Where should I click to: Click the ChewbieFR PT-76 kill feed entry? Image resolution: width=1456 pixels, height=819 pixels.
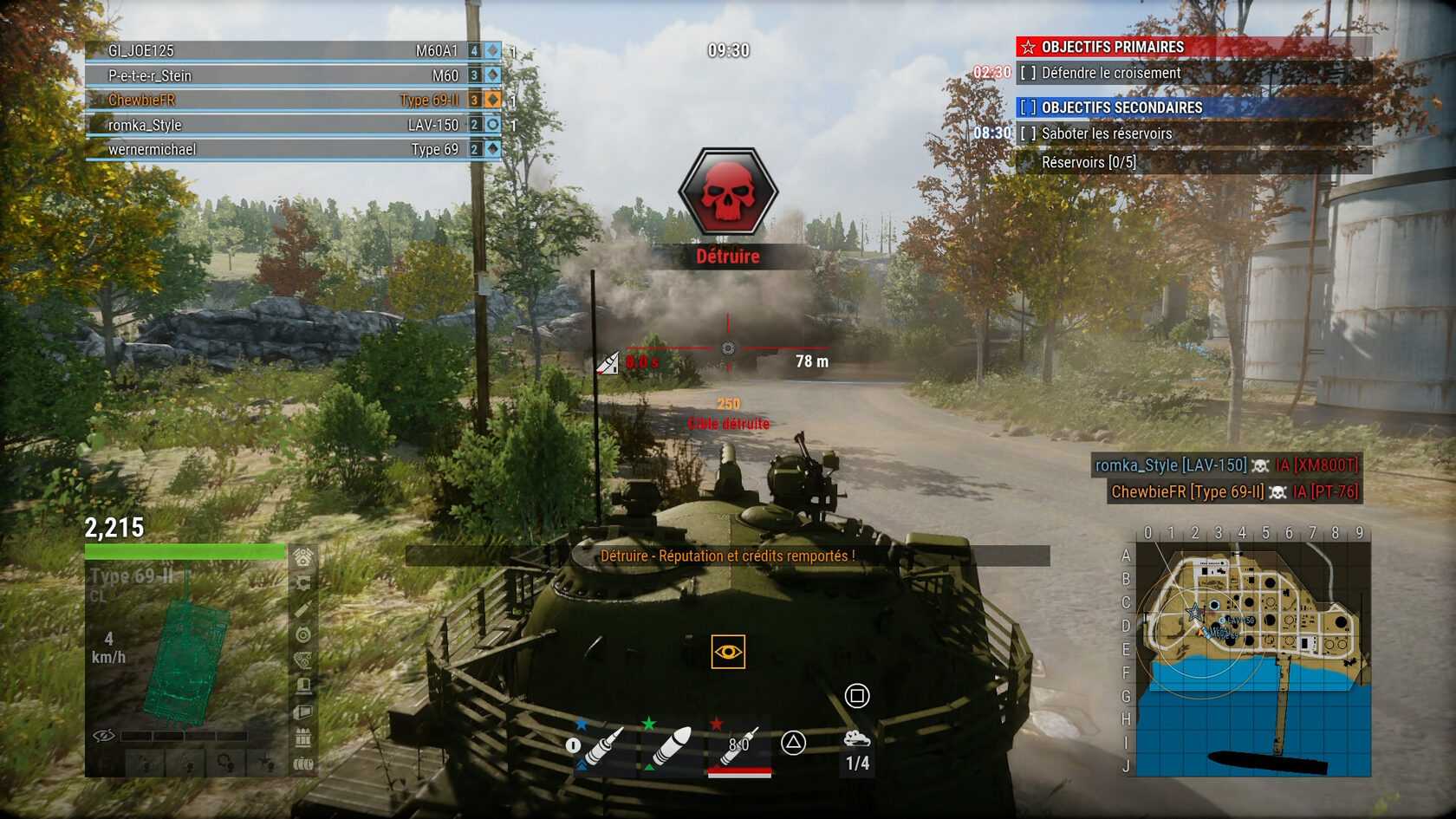tap(1234, 492)
